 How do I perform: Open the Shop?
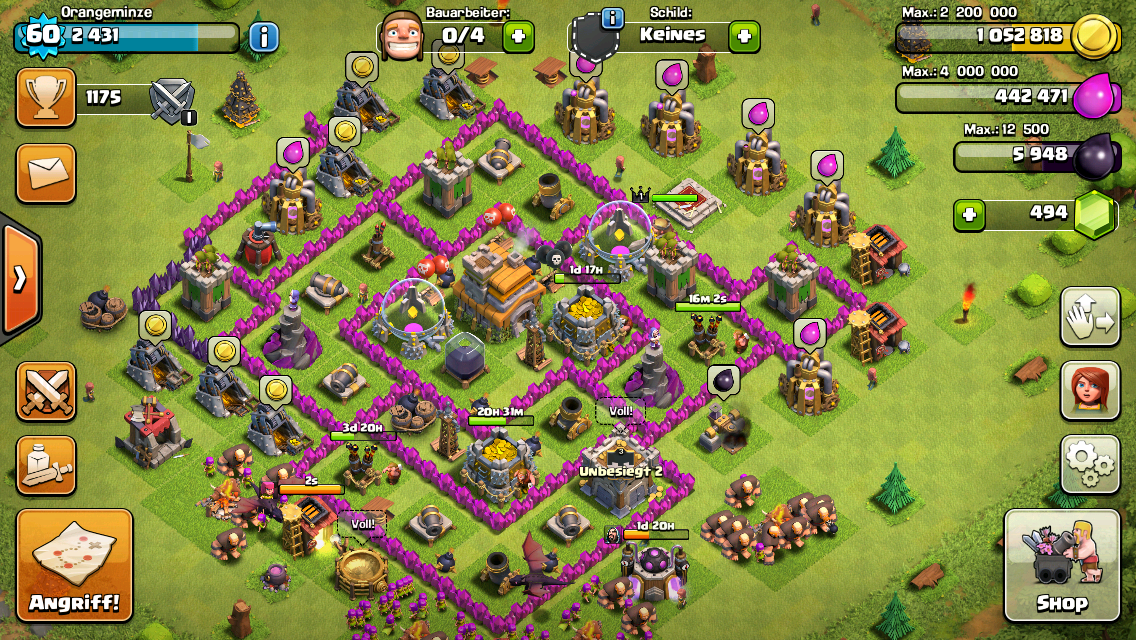pos(1062,565)
